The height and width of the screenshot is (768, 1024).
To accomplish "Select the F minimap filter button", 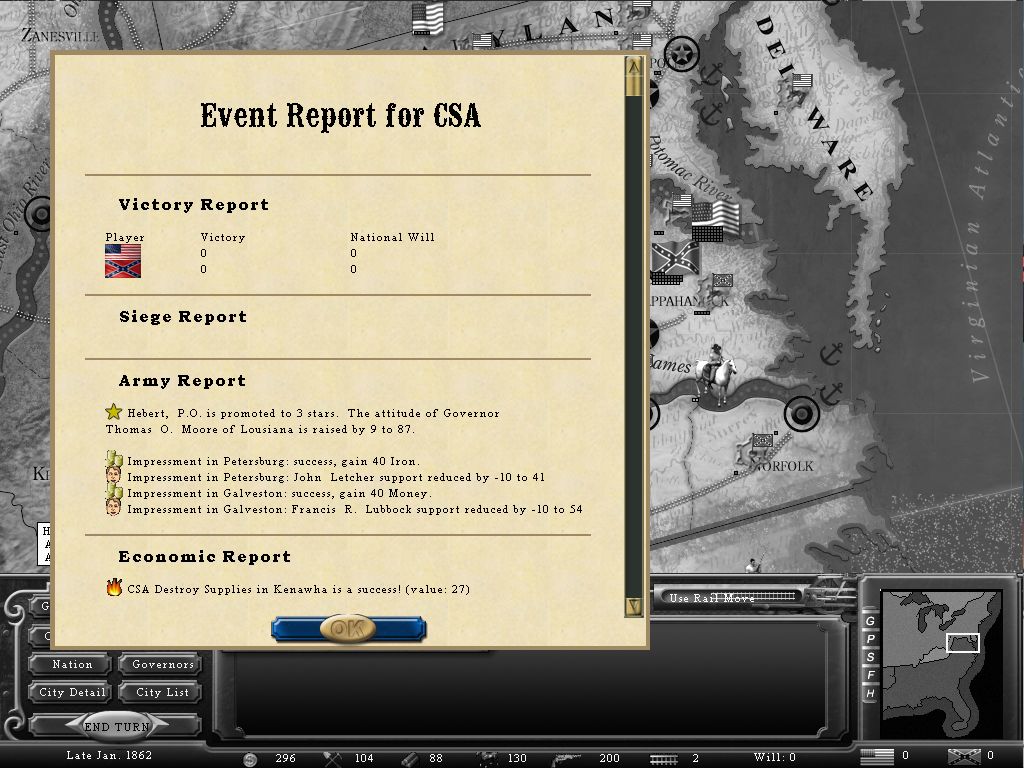I will (870, 675).
